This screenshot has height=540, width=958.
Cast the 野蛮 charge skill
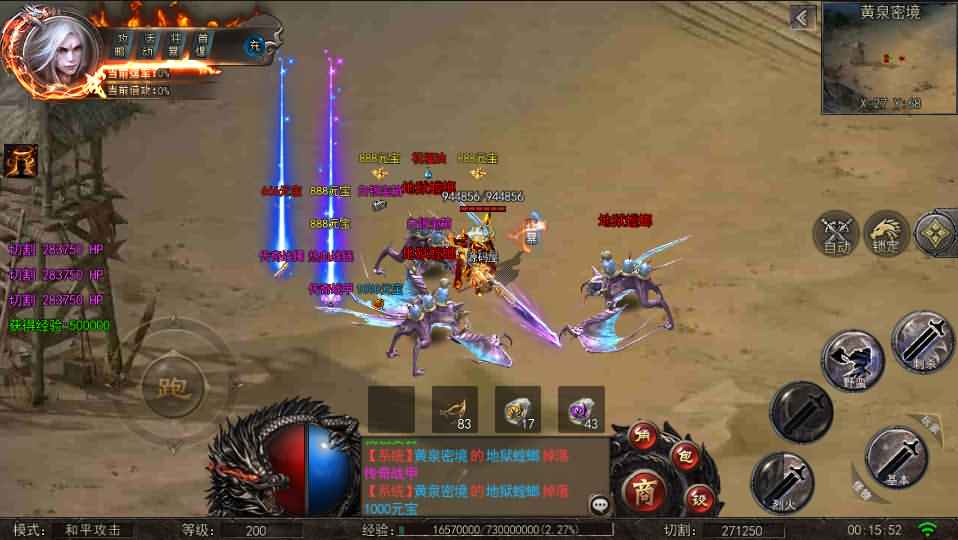pos(852,360)
